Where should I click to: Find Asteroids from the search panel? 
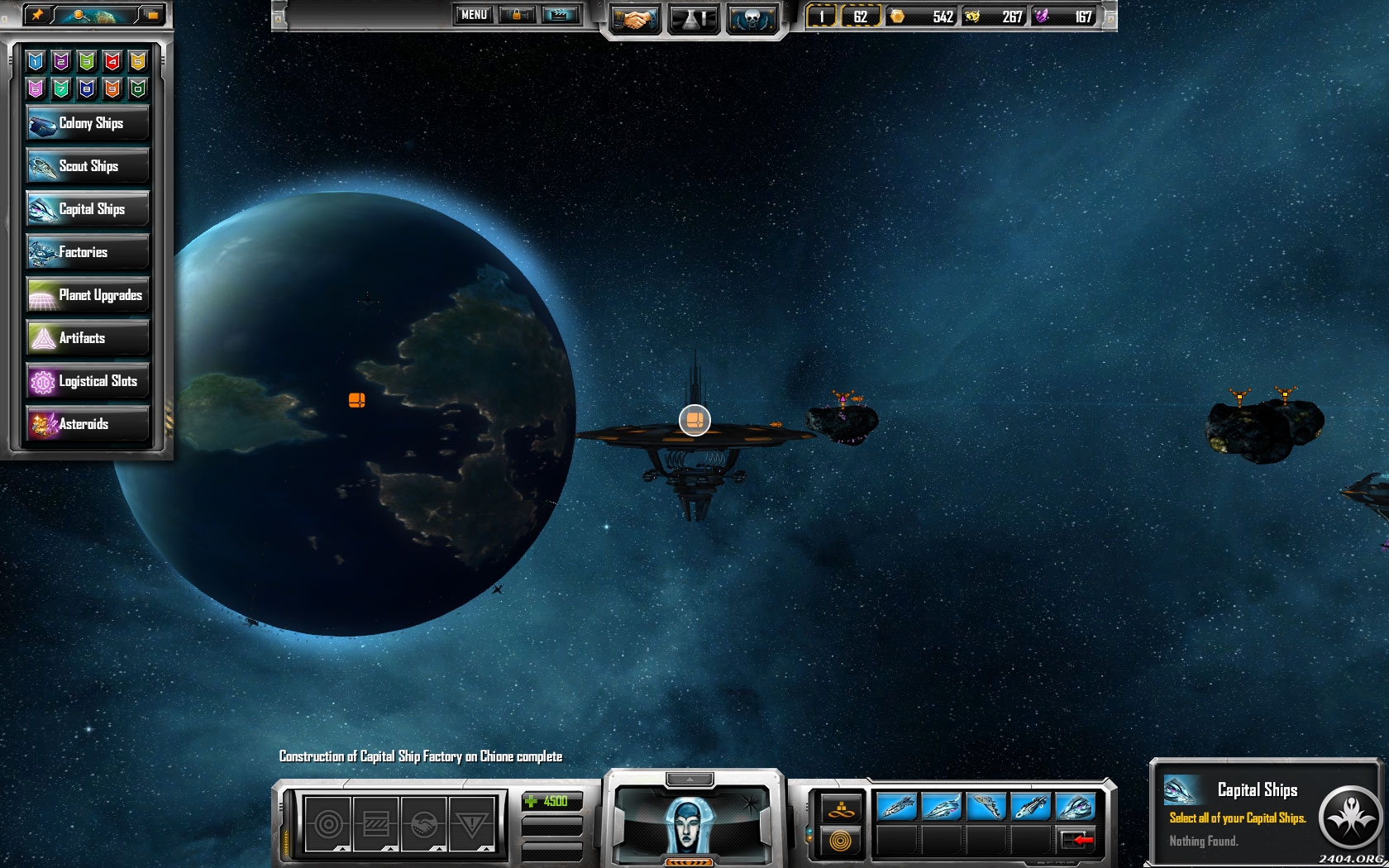(88, 424)
